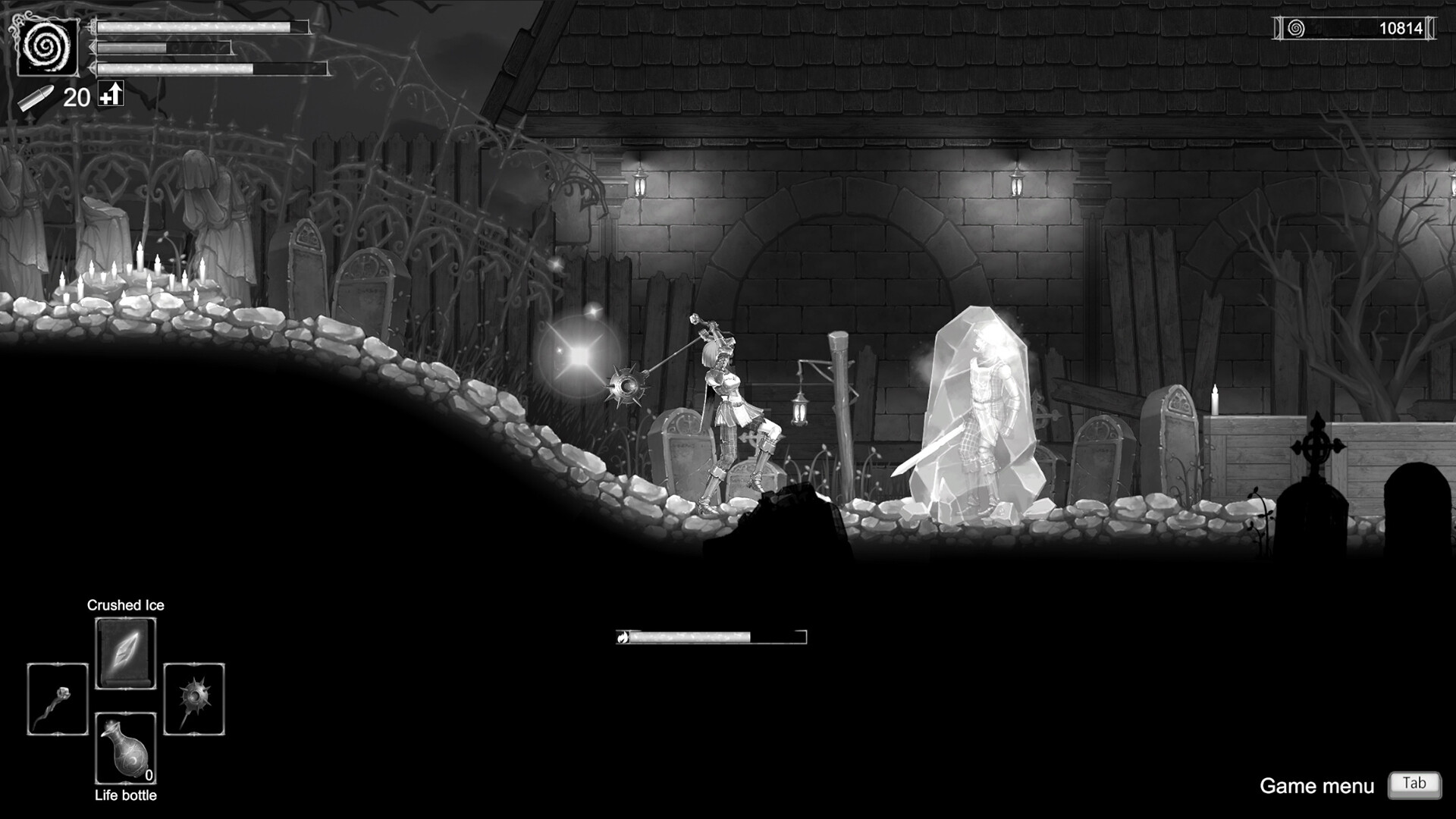
Task: Click the Life bottle label text
Action: (x=125, y=795)
